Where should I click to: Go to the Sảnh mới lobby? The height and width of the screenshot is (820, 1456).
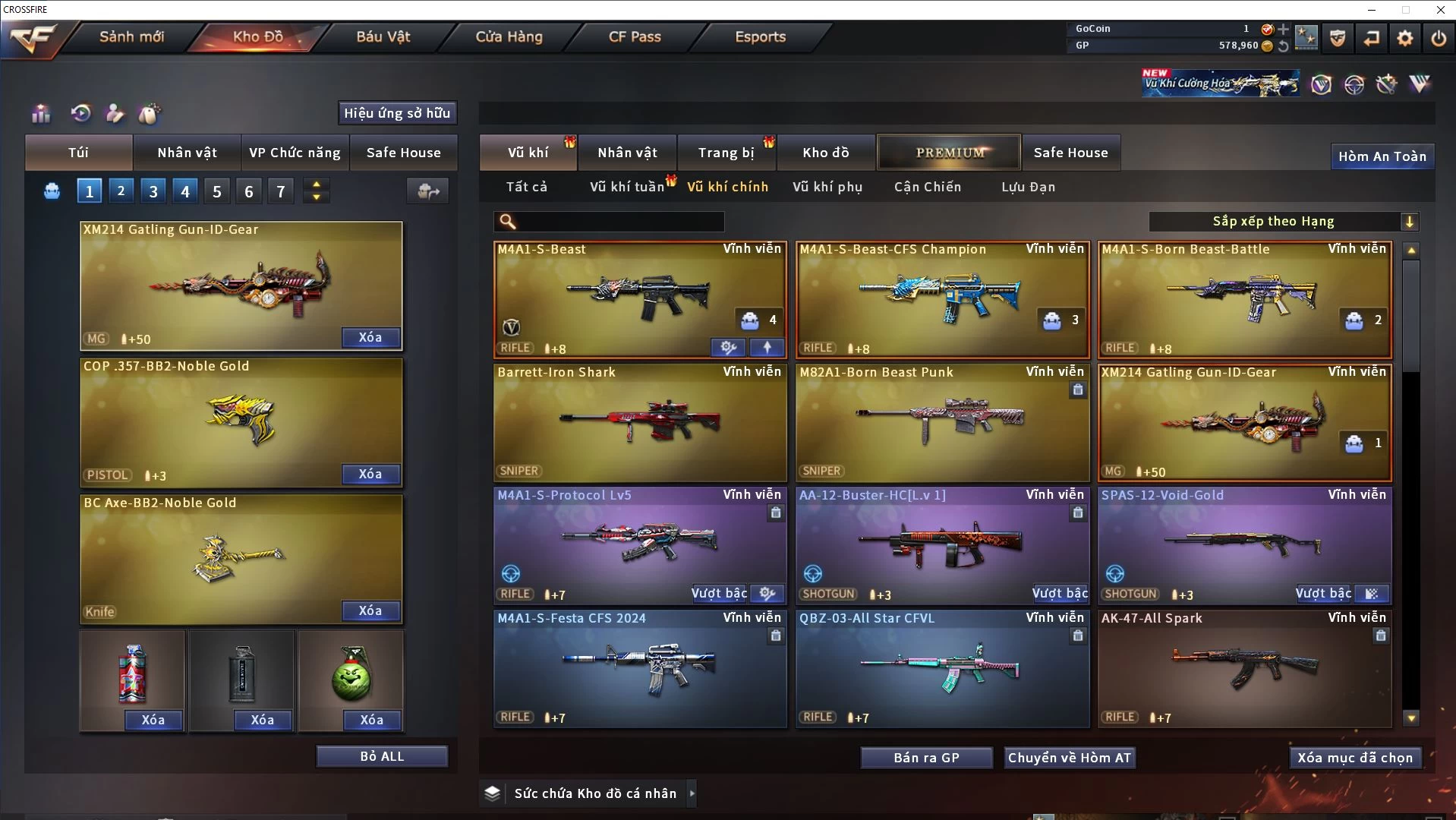pos(131,36)
